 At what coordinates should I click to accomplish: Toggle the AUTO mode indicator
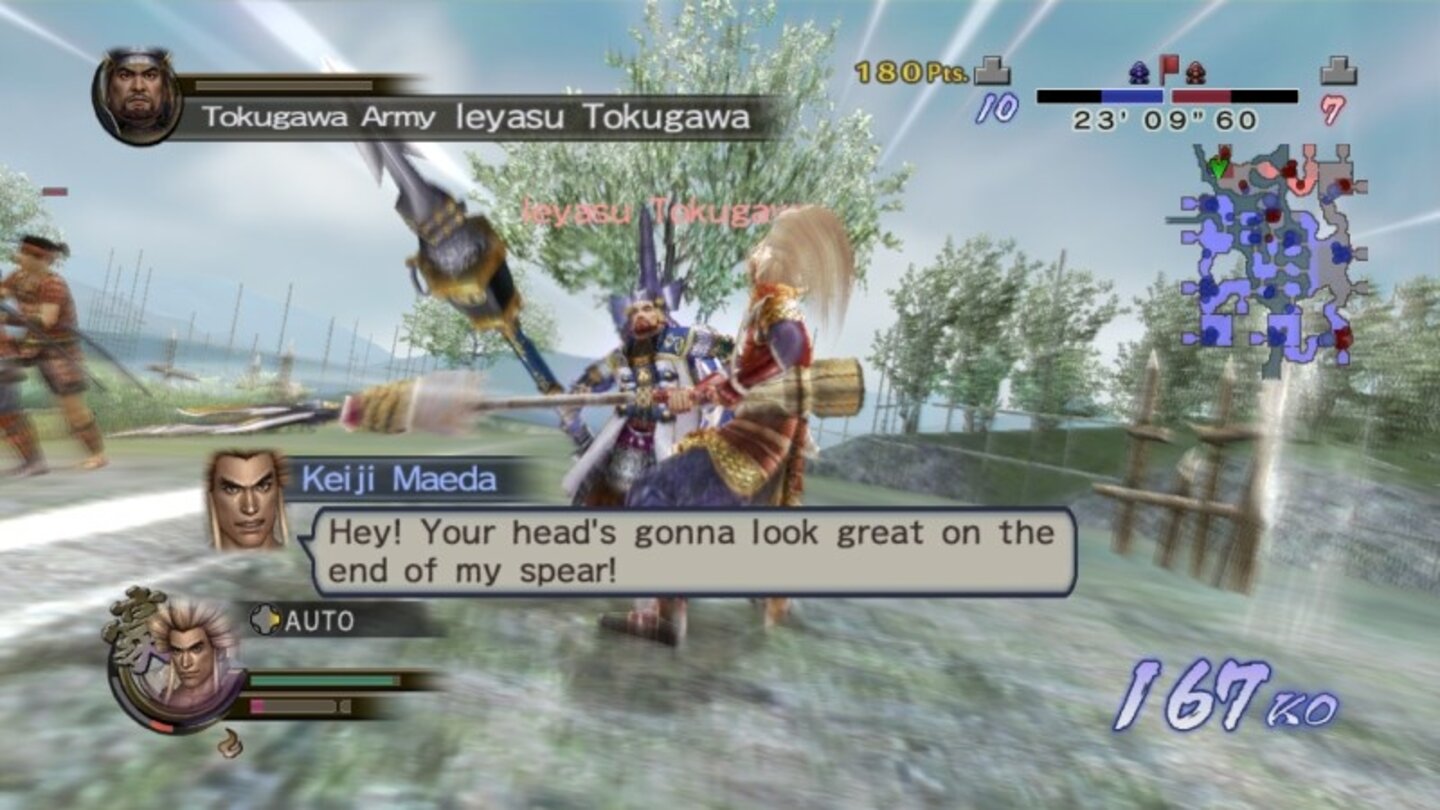click(x=320, y=620)
